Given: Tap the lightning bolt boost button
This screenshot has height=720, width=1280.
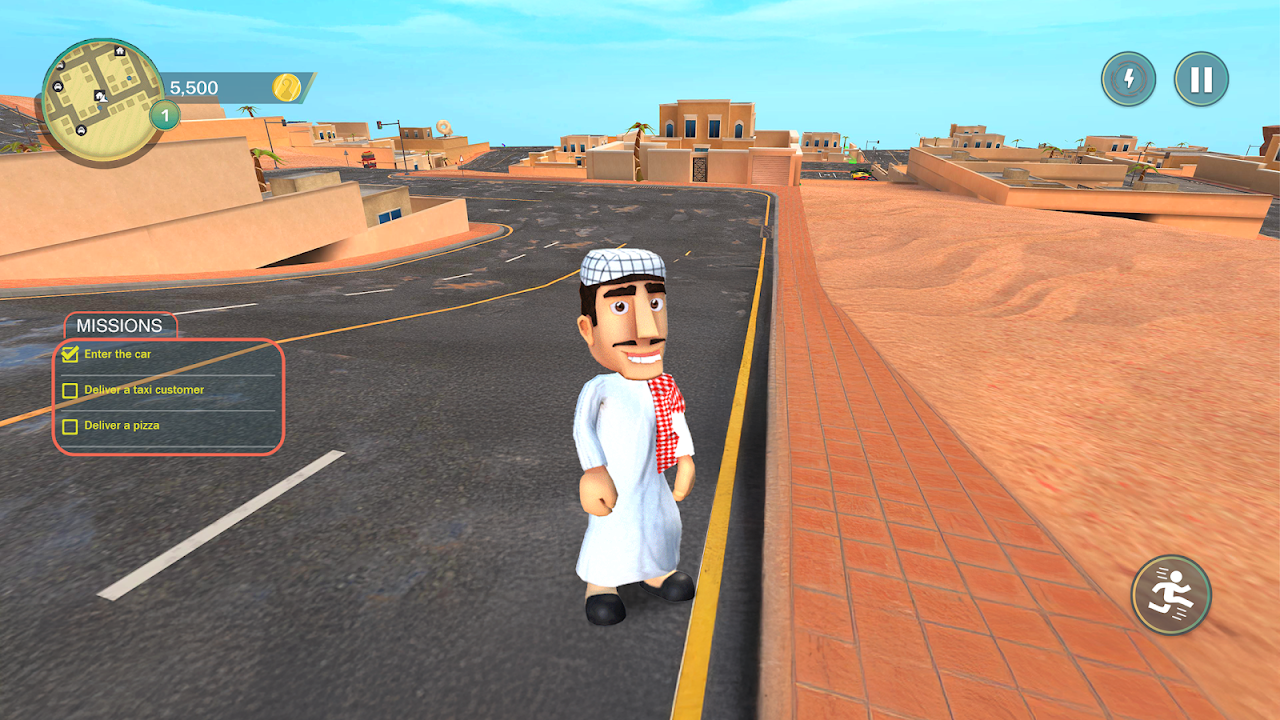Looking at the screenshot, I should point(1129,80).
